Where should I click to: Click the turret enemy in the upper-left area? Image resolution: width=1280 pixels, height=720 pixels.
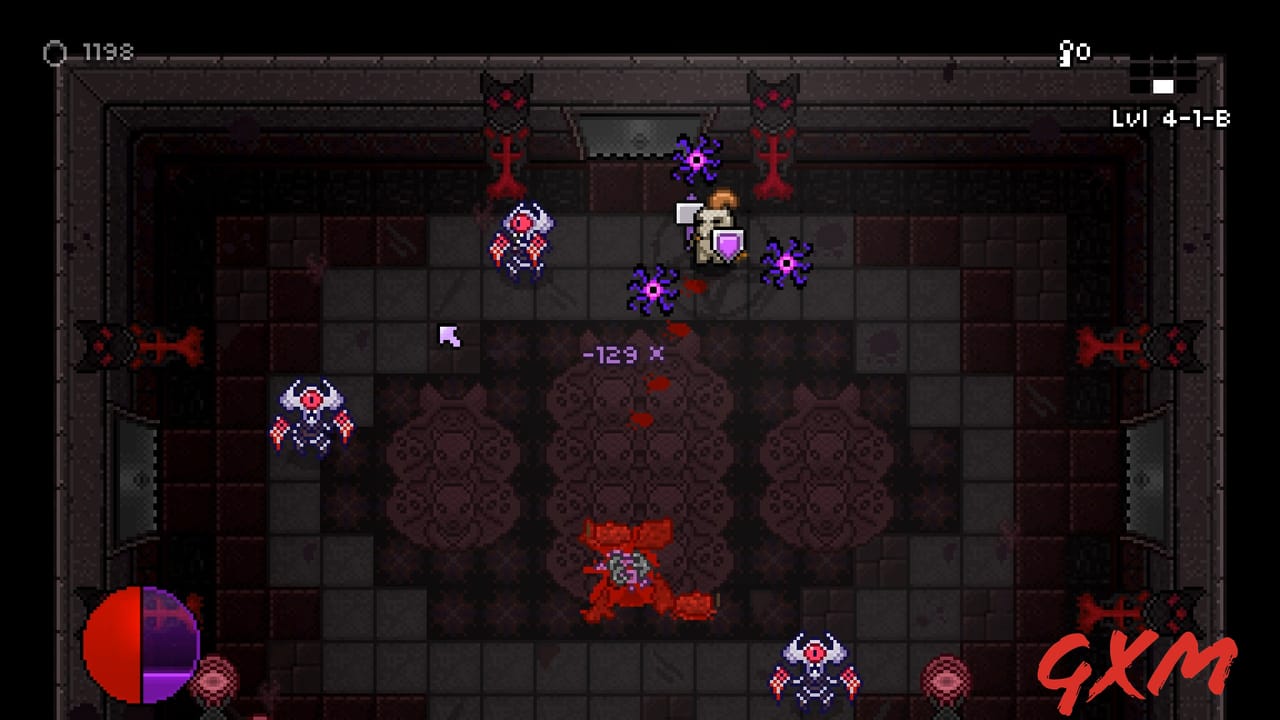point(520,238)
